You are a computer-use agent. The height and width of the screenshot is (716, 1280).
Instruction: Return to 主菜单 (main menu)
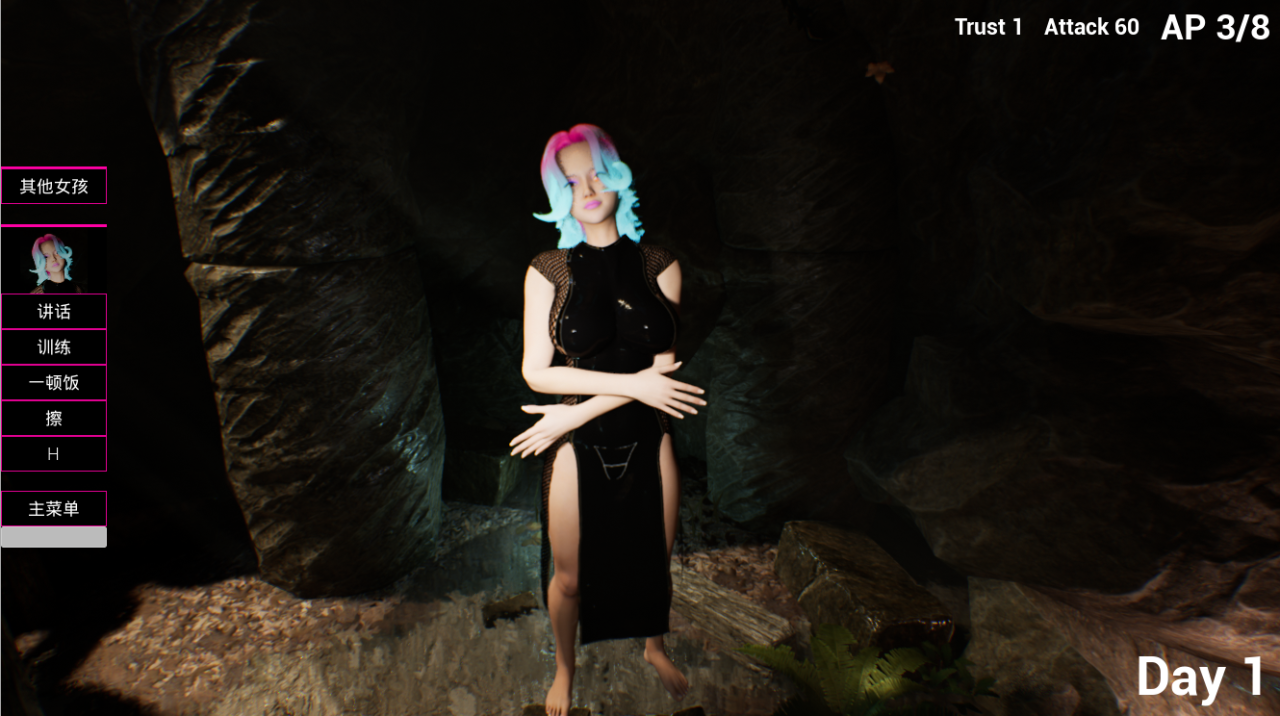coord(54,509)
